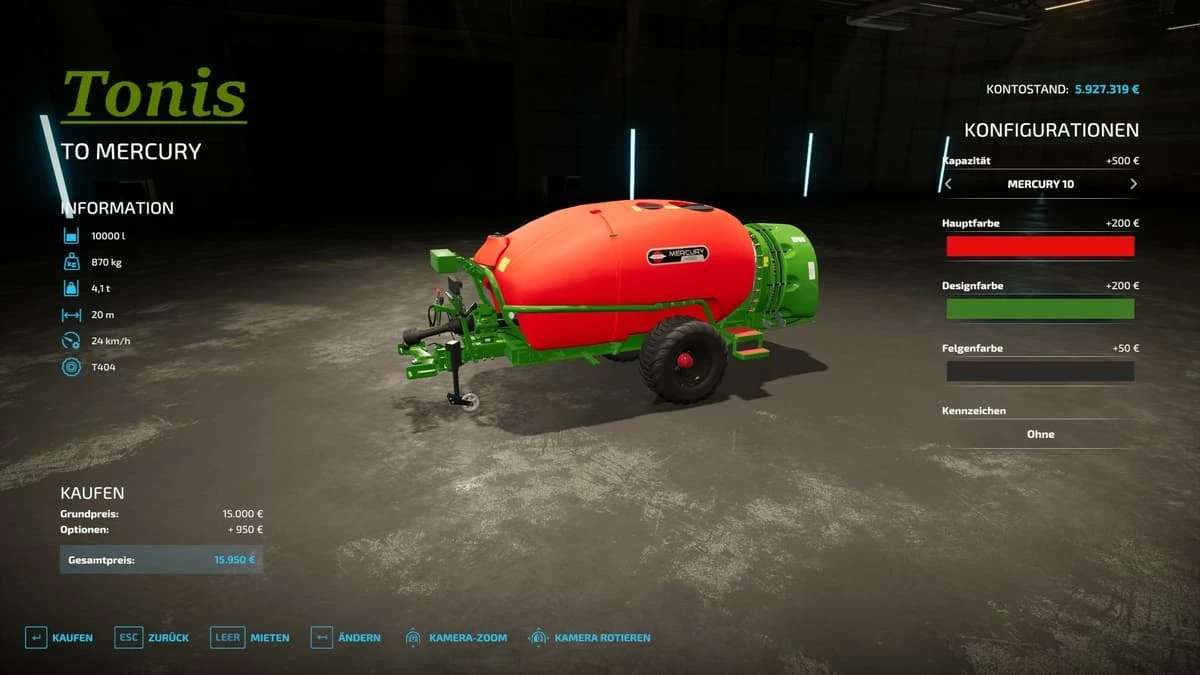Change the dark Felgenfarbe rim color

[1040, 371]
